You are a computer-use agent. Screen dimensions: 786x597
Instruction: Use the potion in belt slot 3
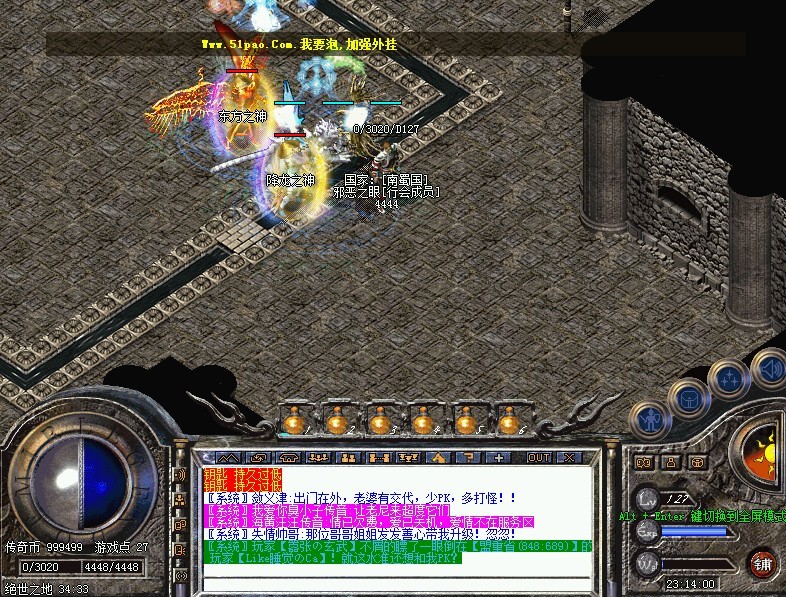click(x=379, y=421)
